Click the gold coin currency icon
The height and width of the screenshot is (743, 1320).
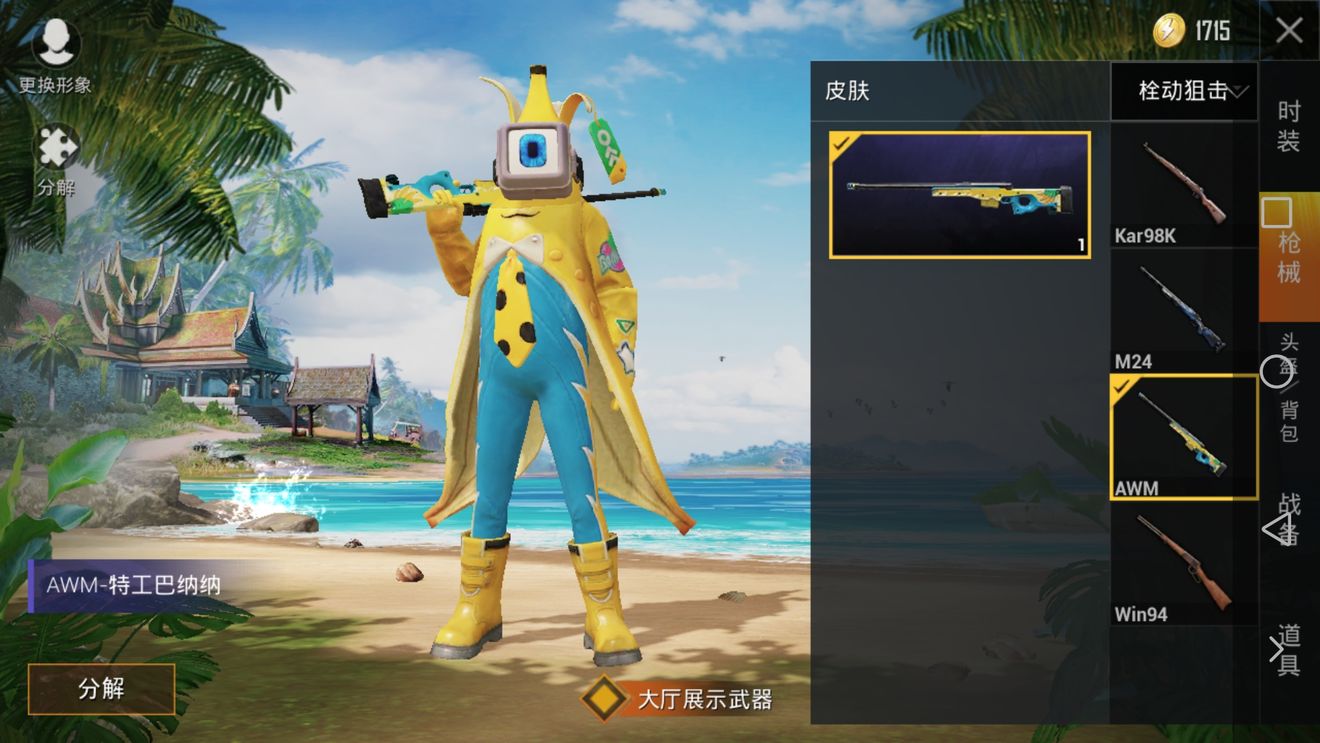[1168, 29]
